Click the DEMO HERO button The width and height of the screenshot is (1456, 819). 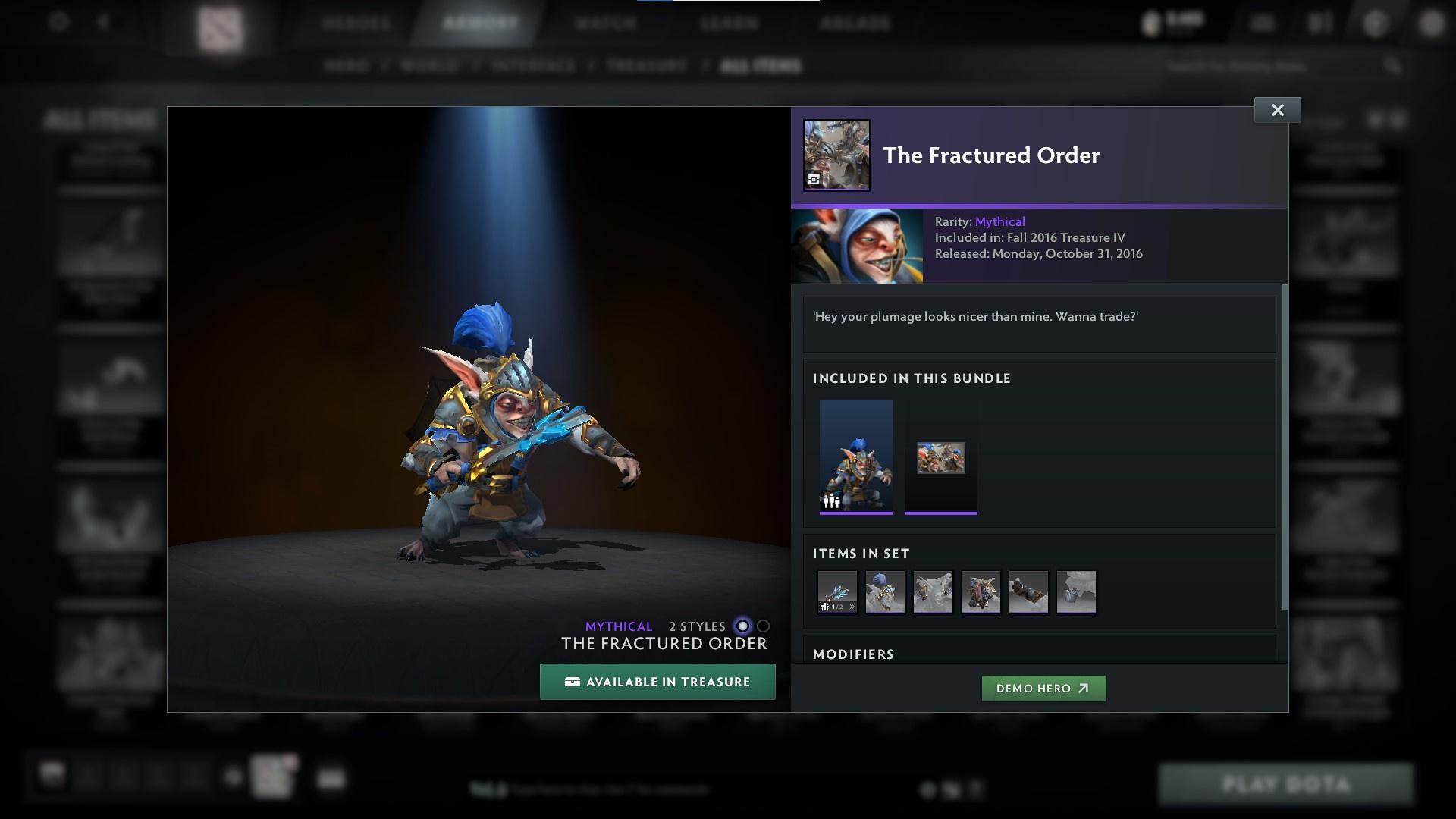(1044, 689)
